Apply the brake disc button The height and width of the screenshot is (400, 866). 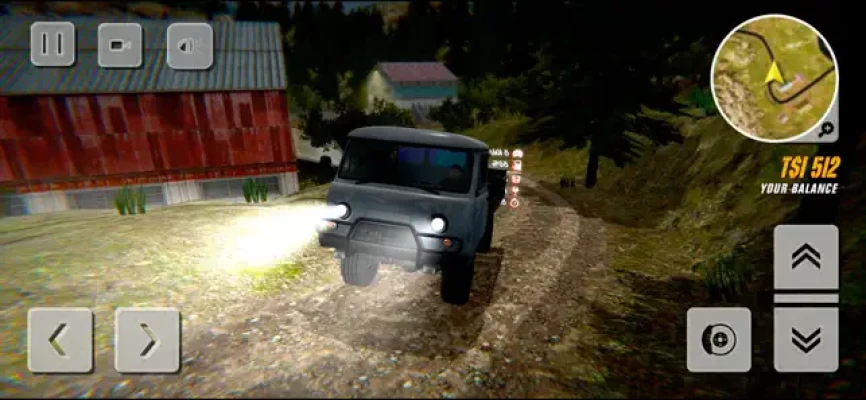click(718, 339)
